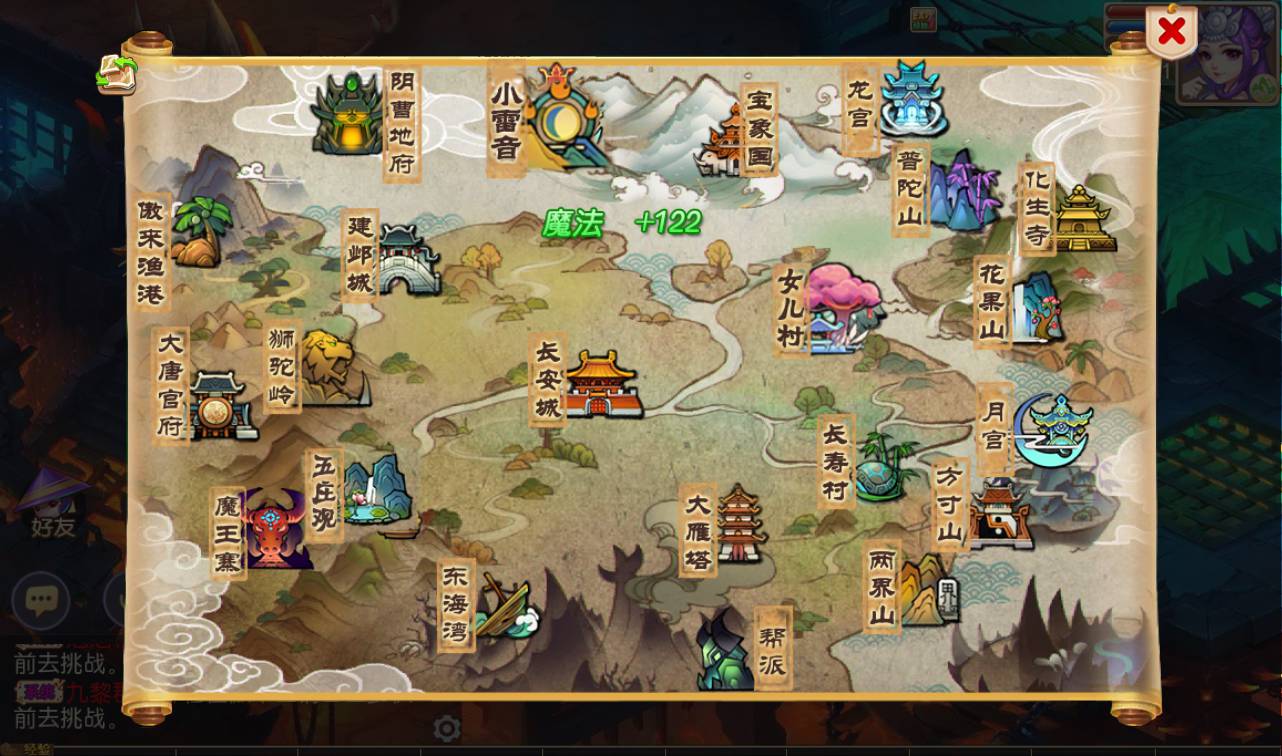The width and height of the screenshot is (1282, 756).
Task: Select 女儿村 on the map
Action: [842, 308]
